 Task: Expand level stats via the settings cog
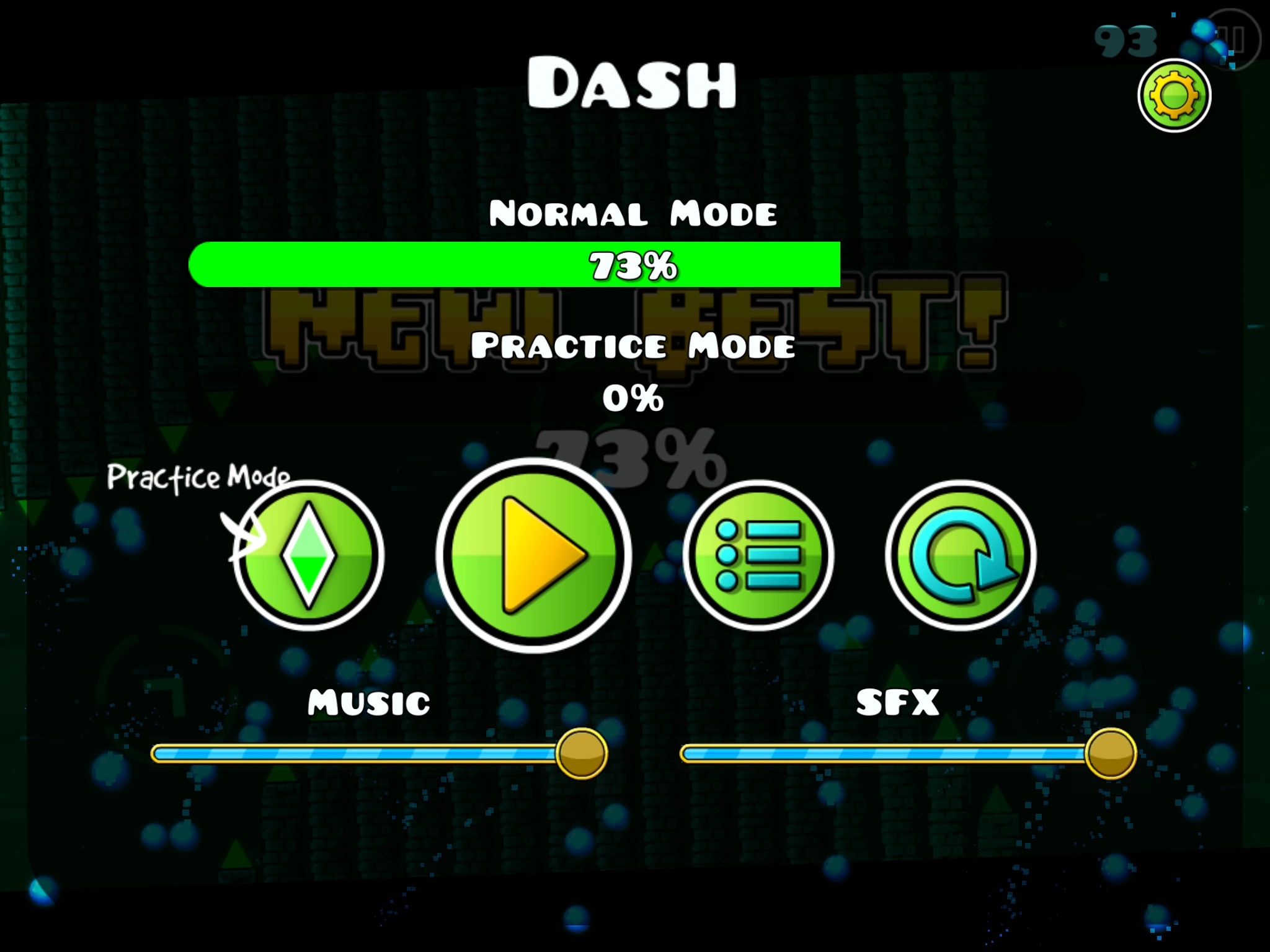[1173, 94]
